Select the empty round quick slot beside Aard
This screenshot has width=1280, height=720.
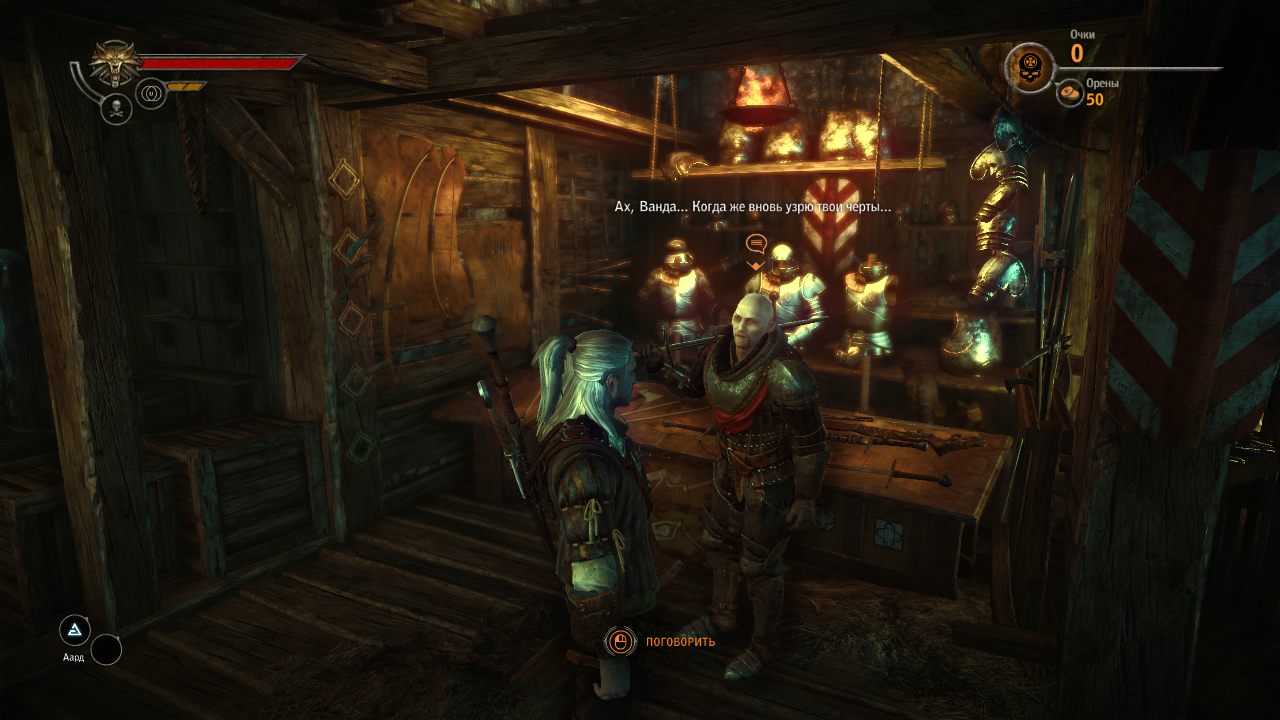point(106,650)
